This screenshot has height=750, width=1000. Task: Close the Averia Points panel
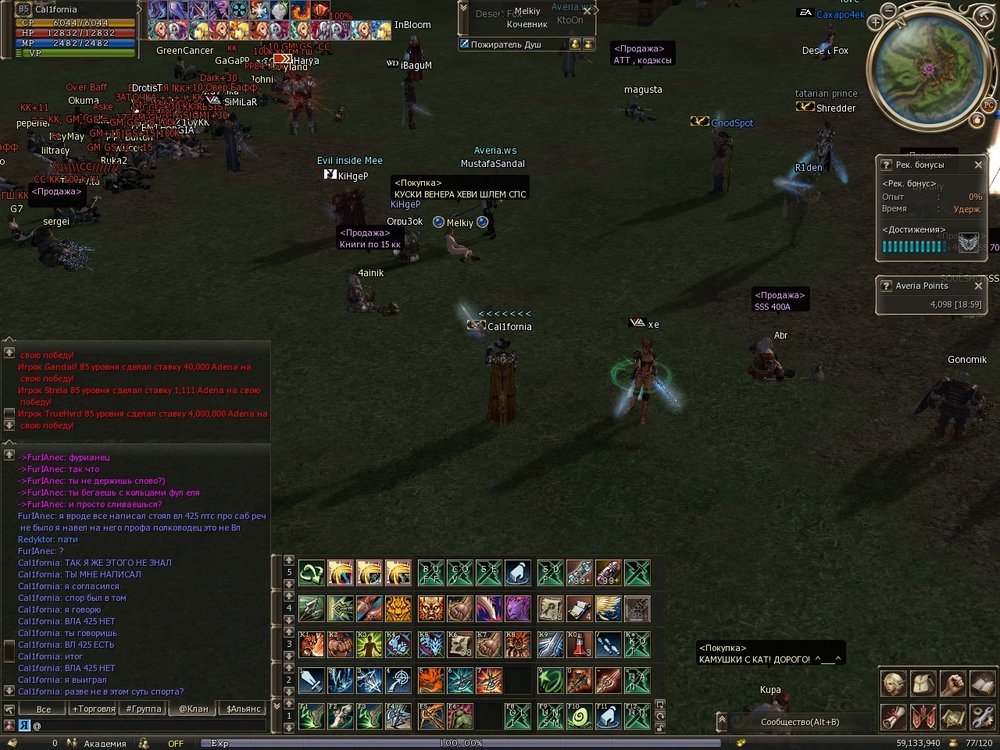click(978, 286)
